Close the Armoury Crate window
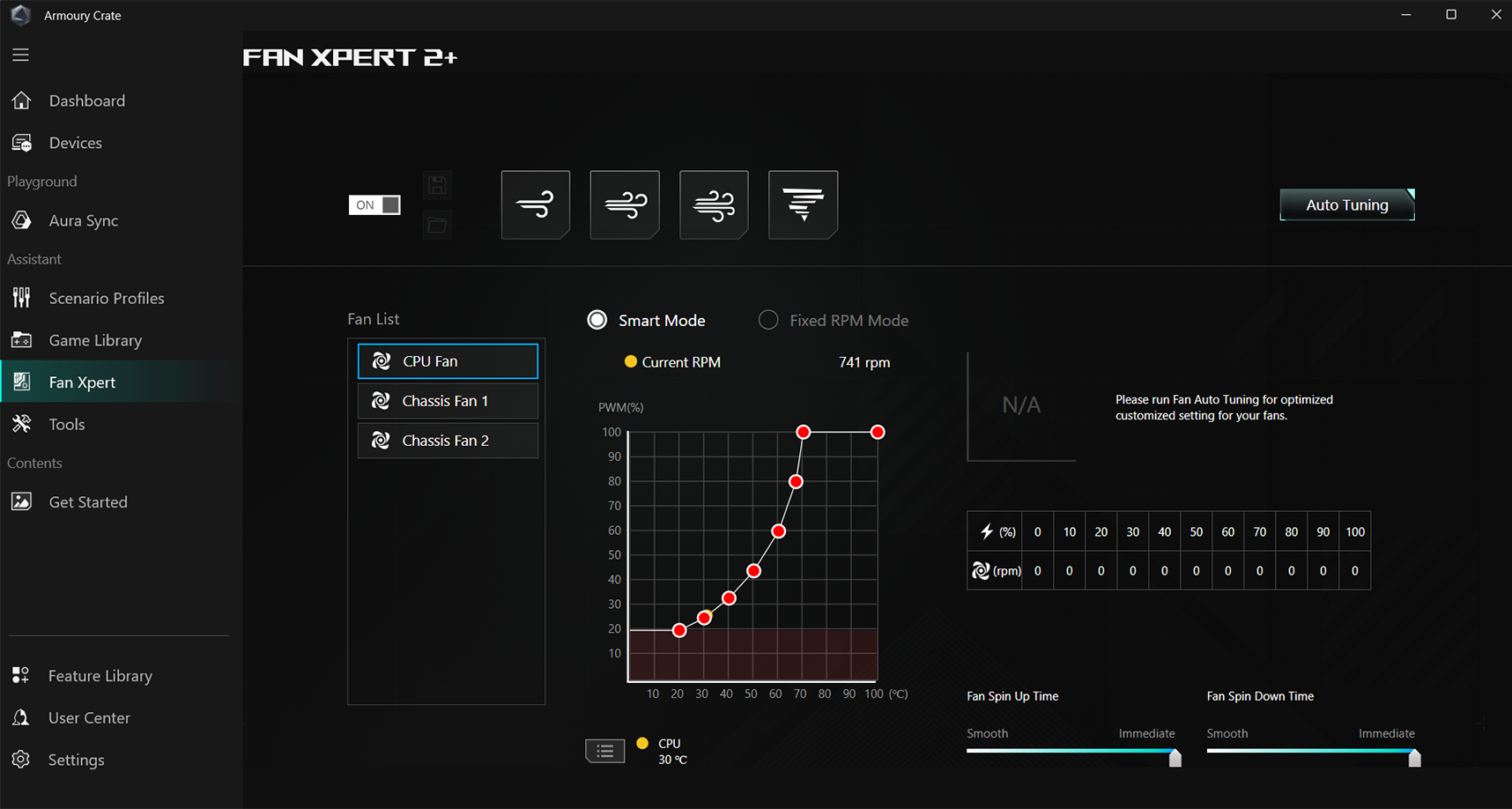 pos(1495,15)
